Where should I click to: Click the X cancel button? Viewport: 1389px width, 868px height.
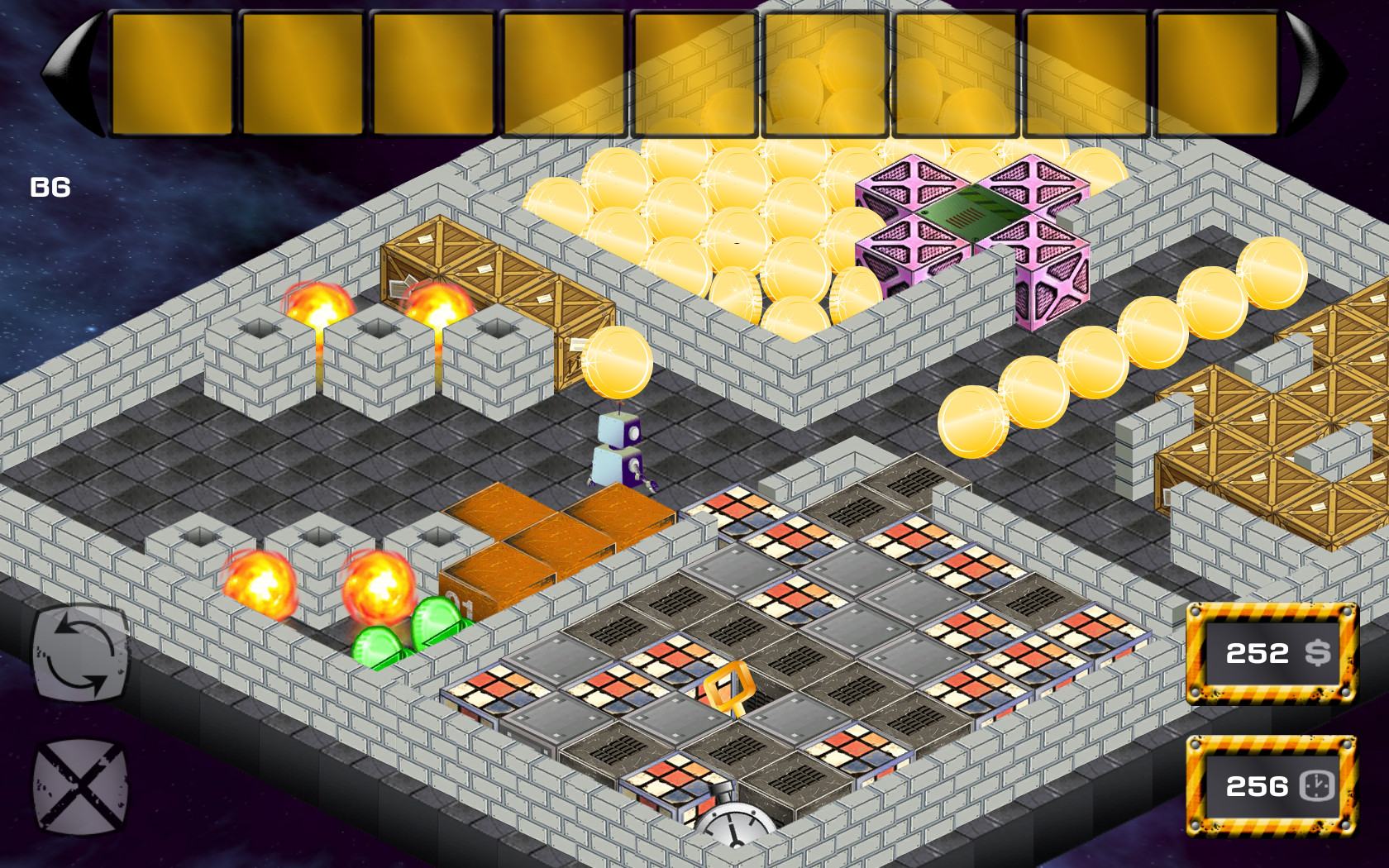[x=81, y=784]
